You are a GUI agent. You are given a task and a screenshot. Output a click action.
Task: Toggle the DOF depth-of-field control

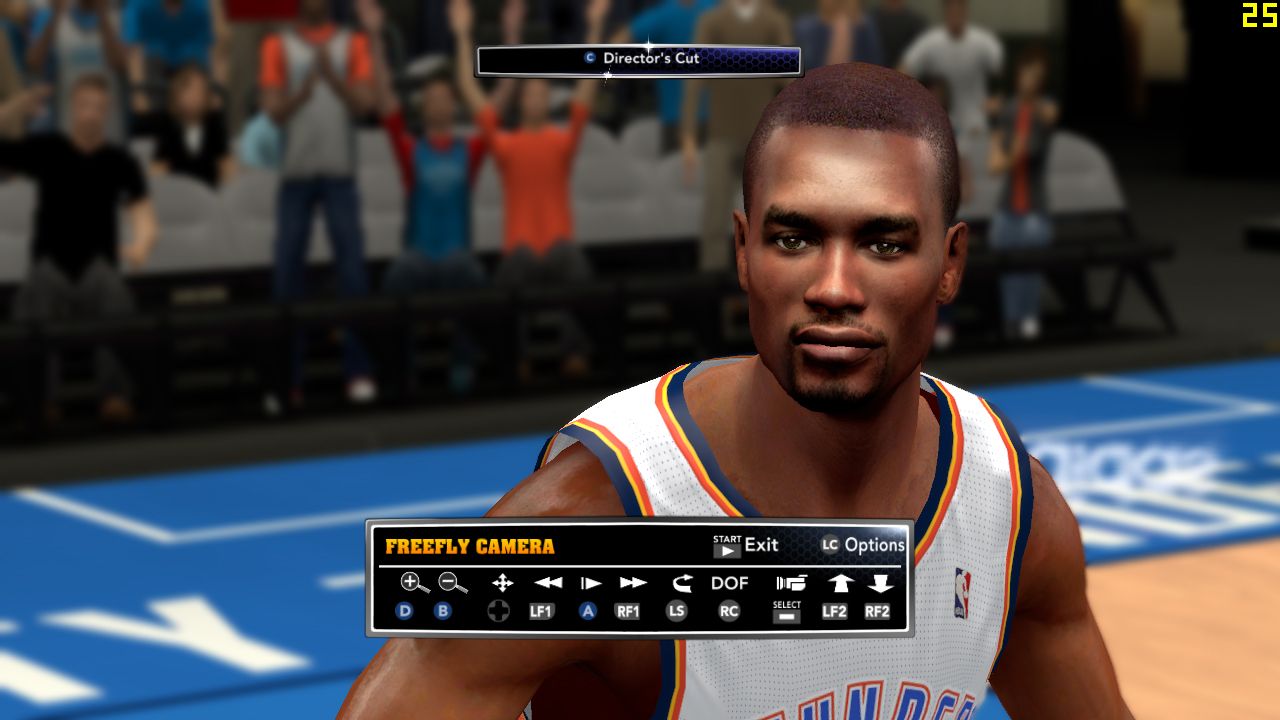730,583
